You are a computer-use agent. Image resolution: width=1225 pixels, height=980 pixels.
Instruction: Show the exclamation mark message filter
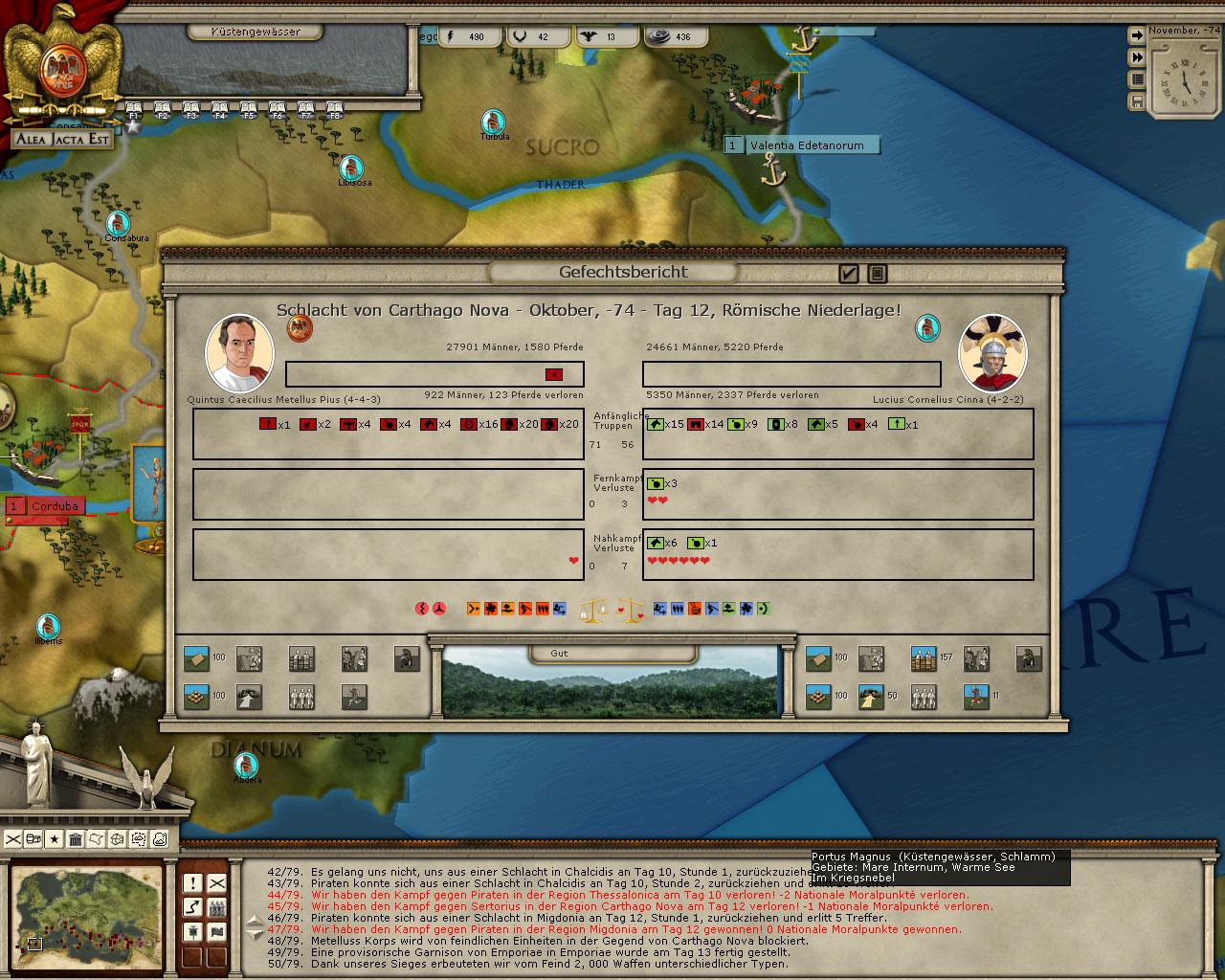pos(193,882)
